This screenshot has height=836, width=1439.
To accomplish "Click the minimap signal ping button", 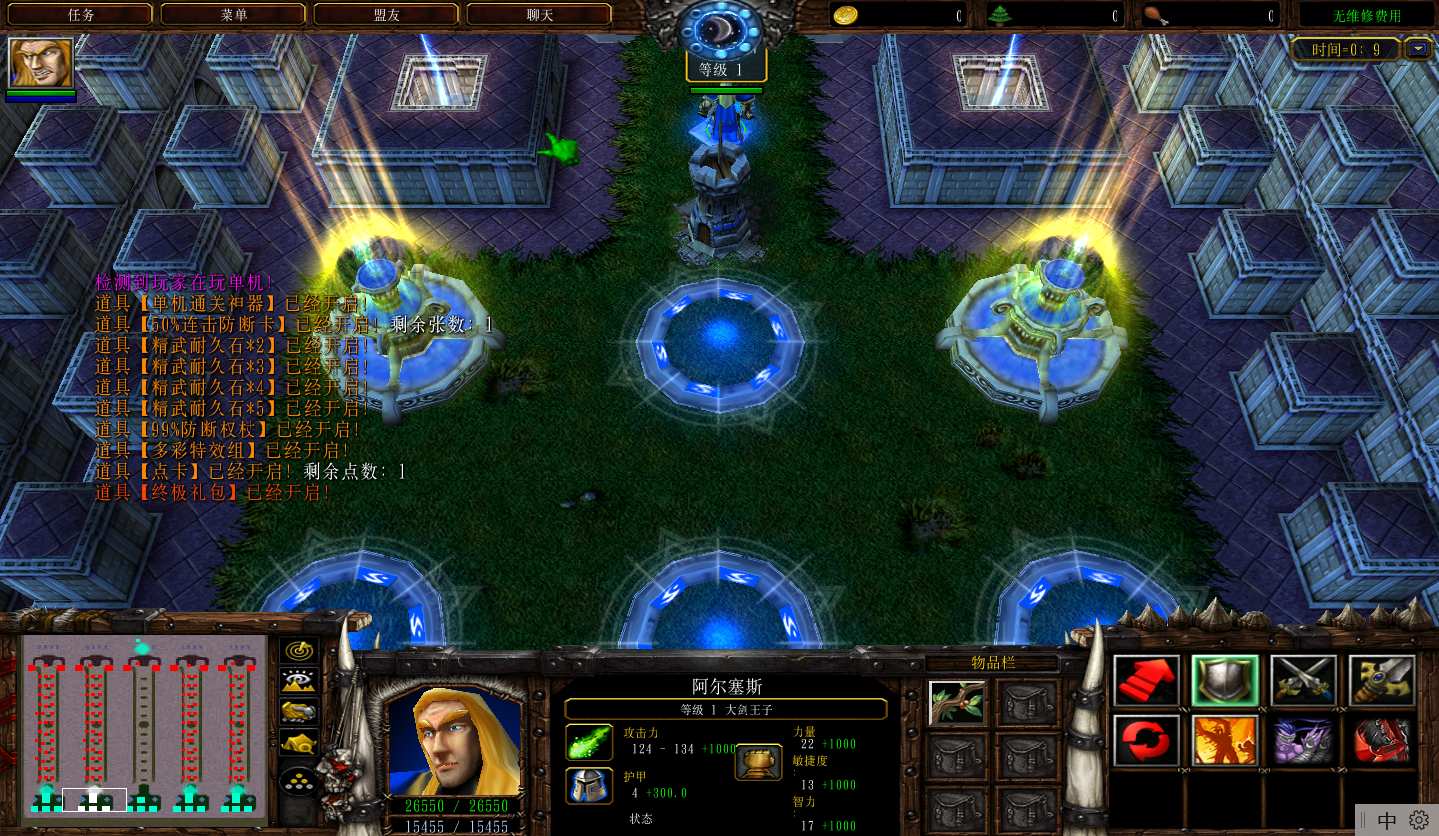I will (x=298, y=650).
